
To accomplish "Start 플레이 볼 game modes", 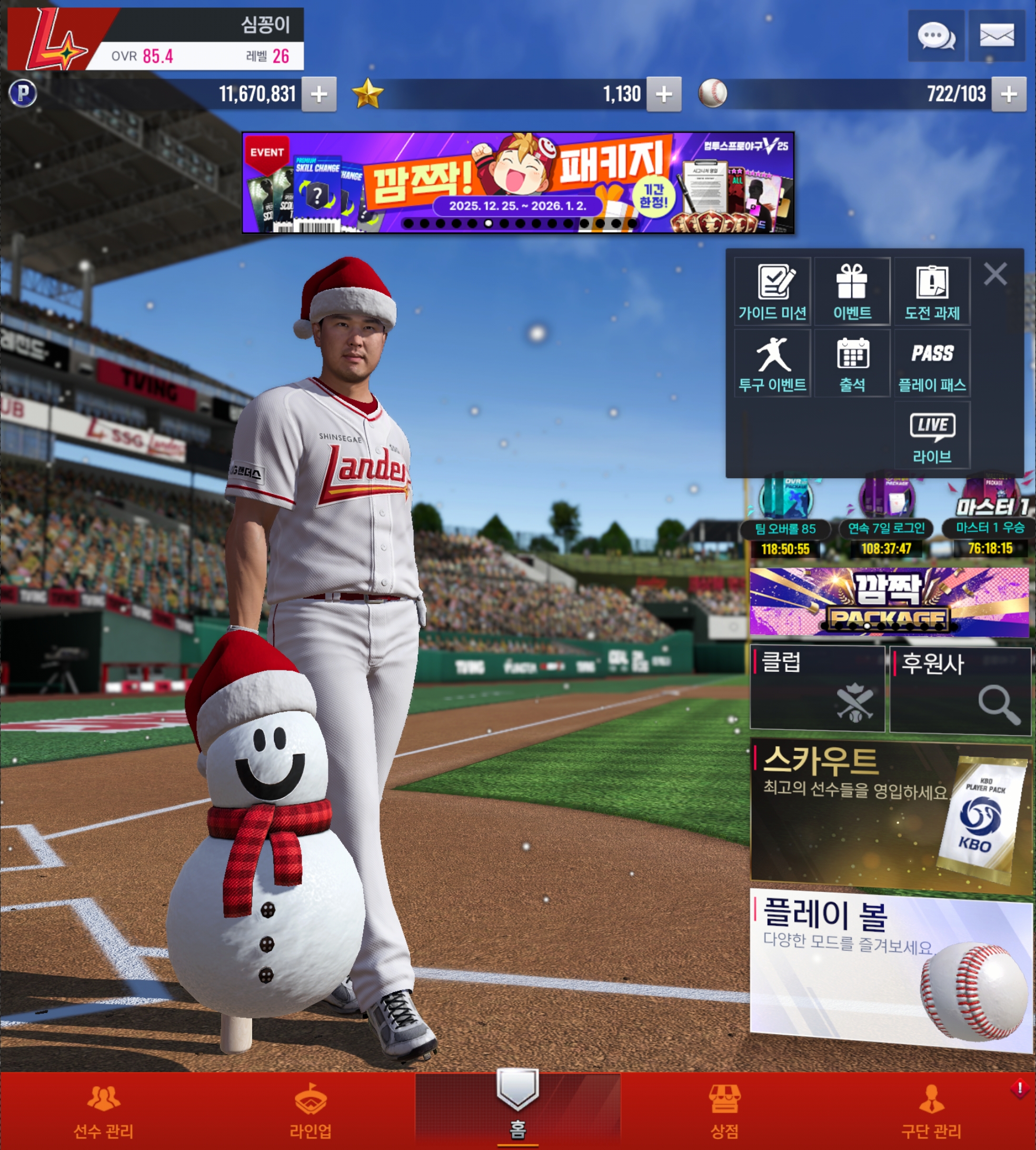I will click(890, 968).
